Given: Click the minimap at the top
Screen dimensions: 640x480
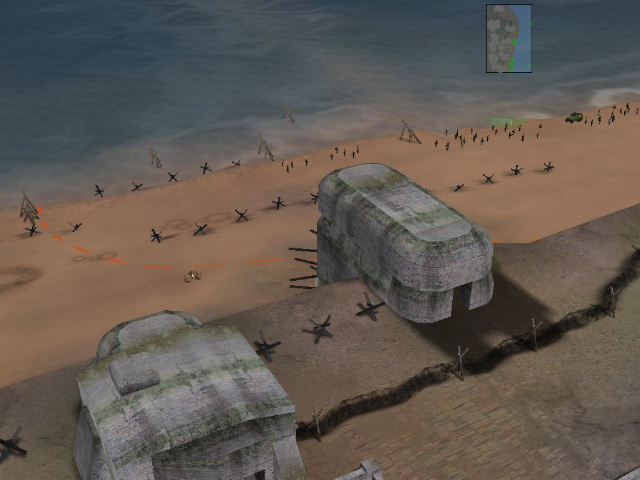Looking at the screenshot, I should point(509,39).
